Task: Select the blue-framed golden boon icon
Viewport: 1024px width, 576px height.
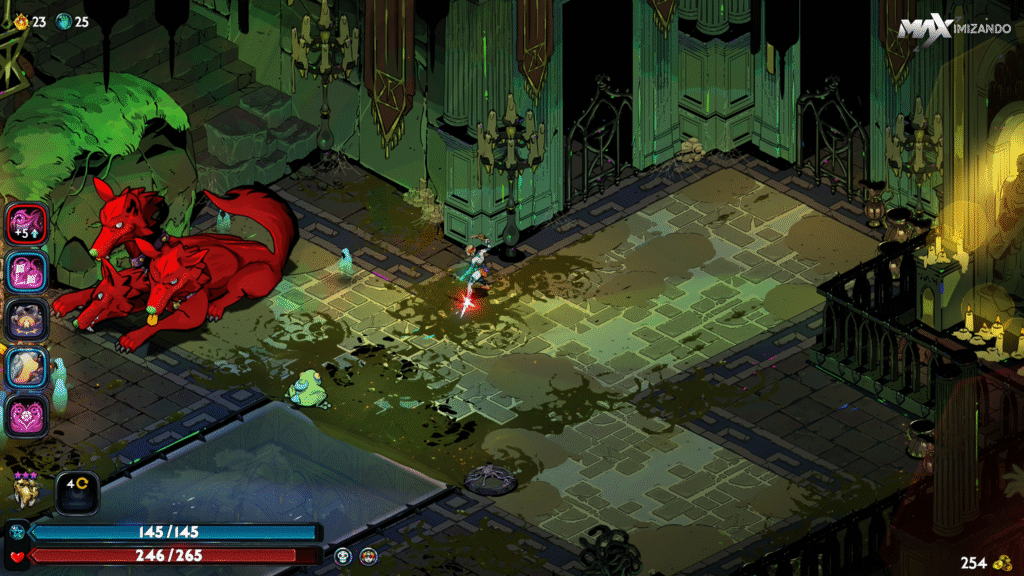Action: point(25,366)
